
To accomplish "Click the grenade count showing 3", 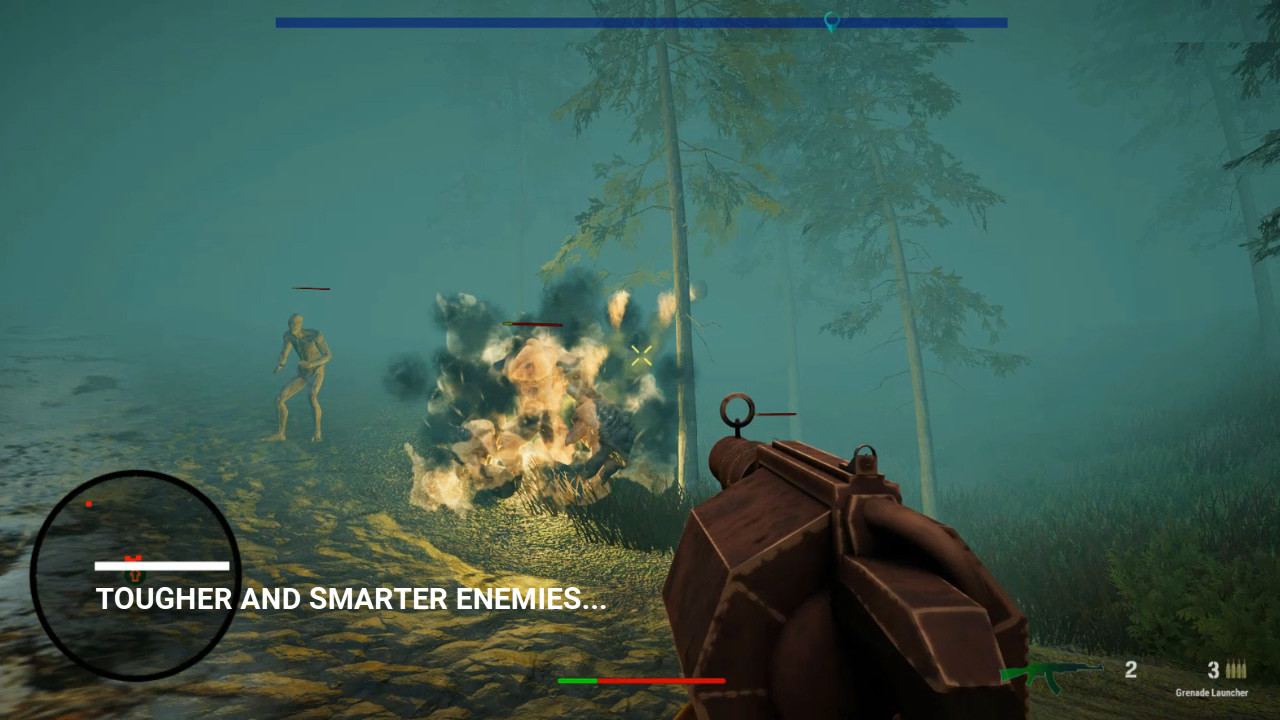I will [1211, 670].
